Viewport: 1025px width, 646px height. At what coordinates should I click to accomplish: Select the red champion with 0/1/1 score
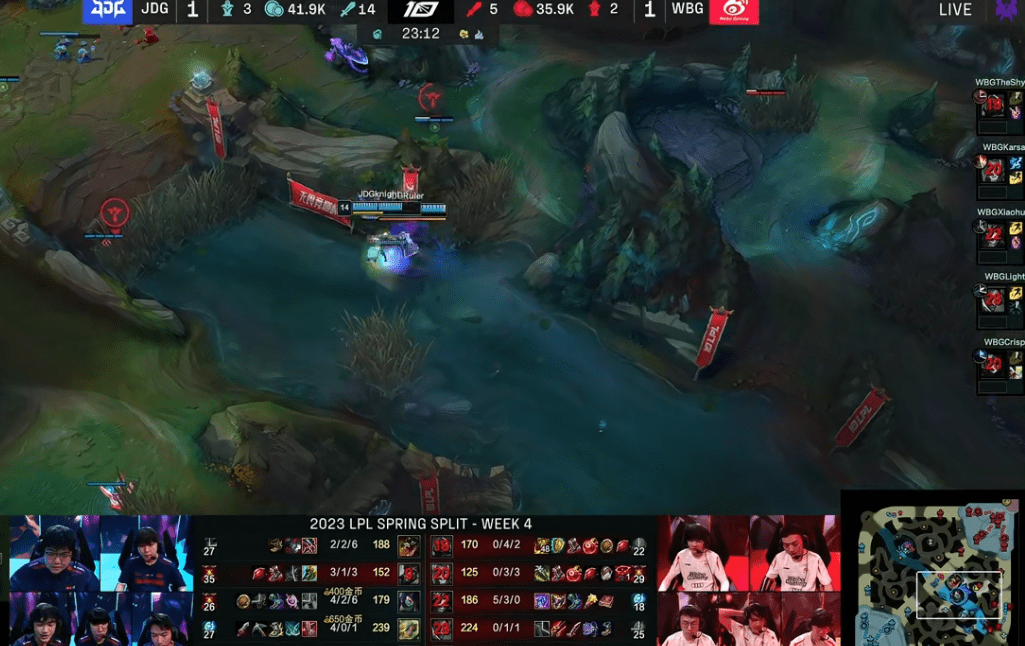coord(441,629)
